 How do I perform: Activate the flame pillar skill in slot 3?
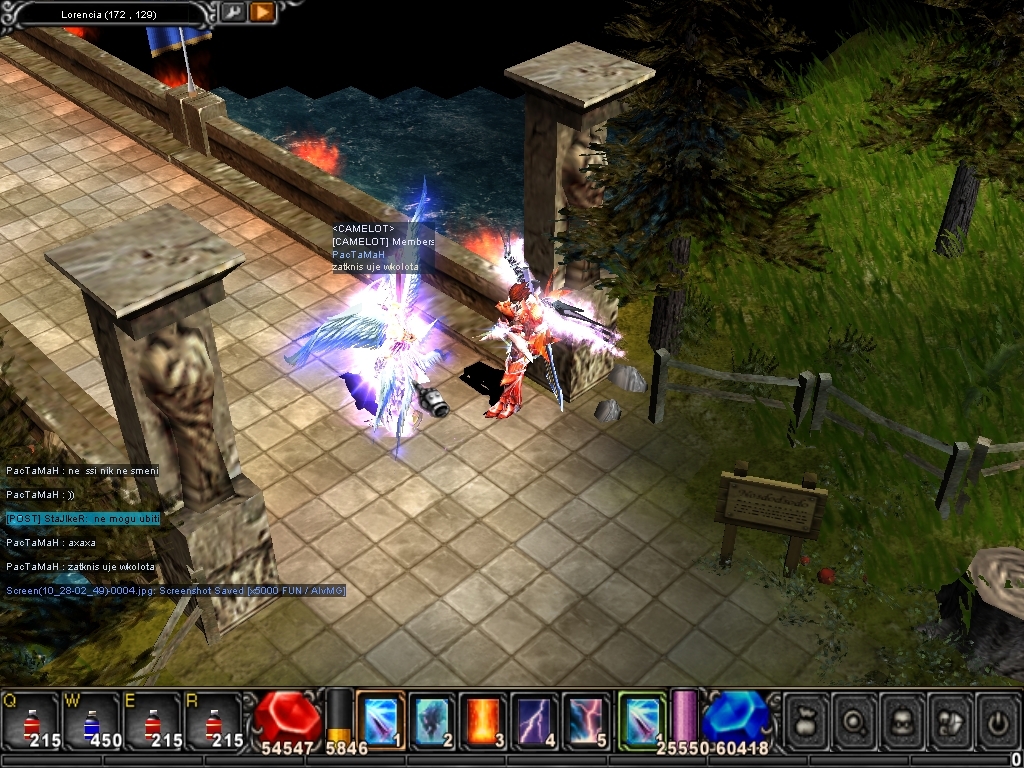484,719
